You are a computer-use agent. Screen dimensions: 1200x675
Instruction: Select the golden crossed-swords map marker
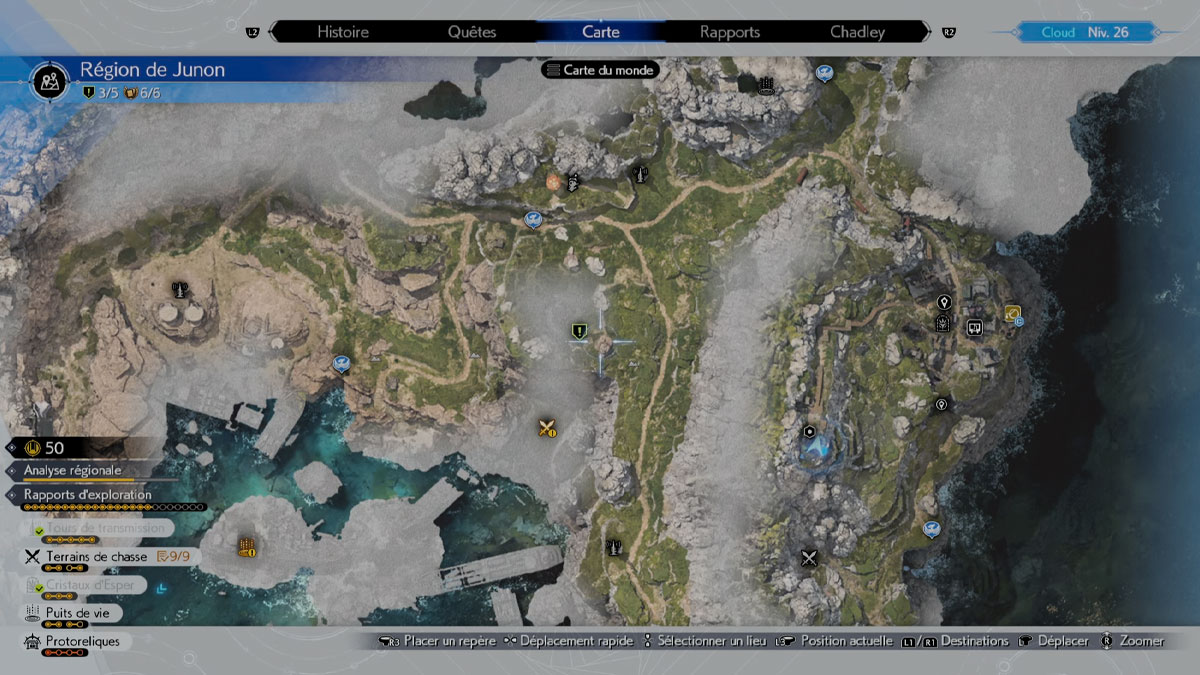click(546, 428)
